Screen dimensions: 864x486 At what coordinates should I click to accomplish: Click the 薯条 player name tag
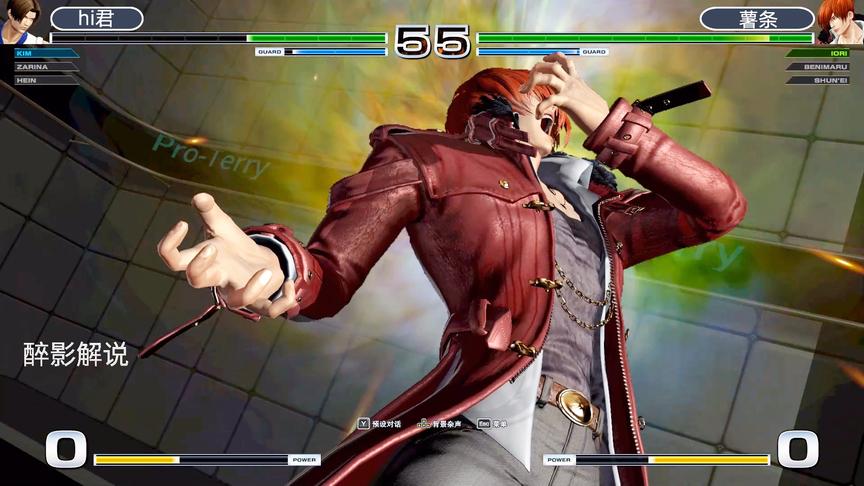(756, 19)
